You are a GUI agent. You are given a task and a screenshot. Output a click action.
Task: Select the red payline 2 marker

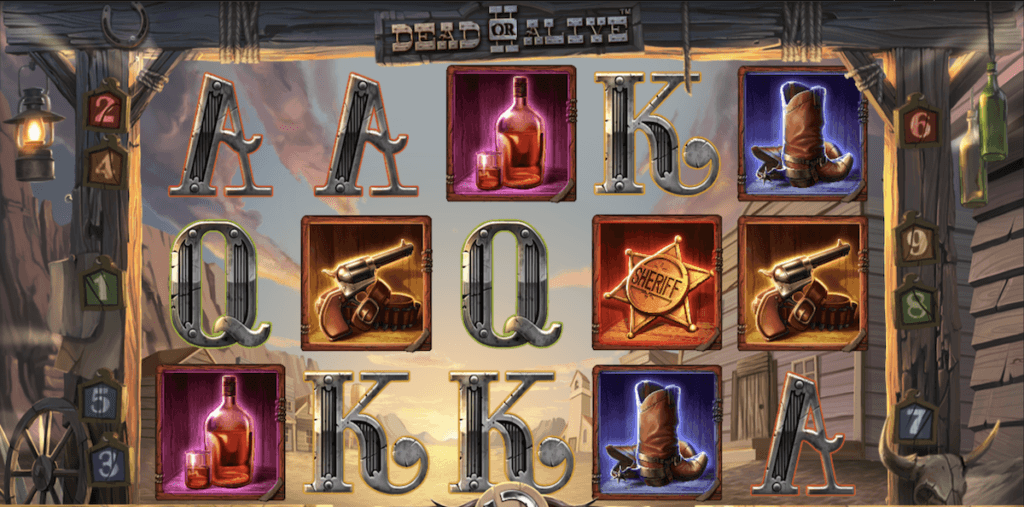(106, 110)
